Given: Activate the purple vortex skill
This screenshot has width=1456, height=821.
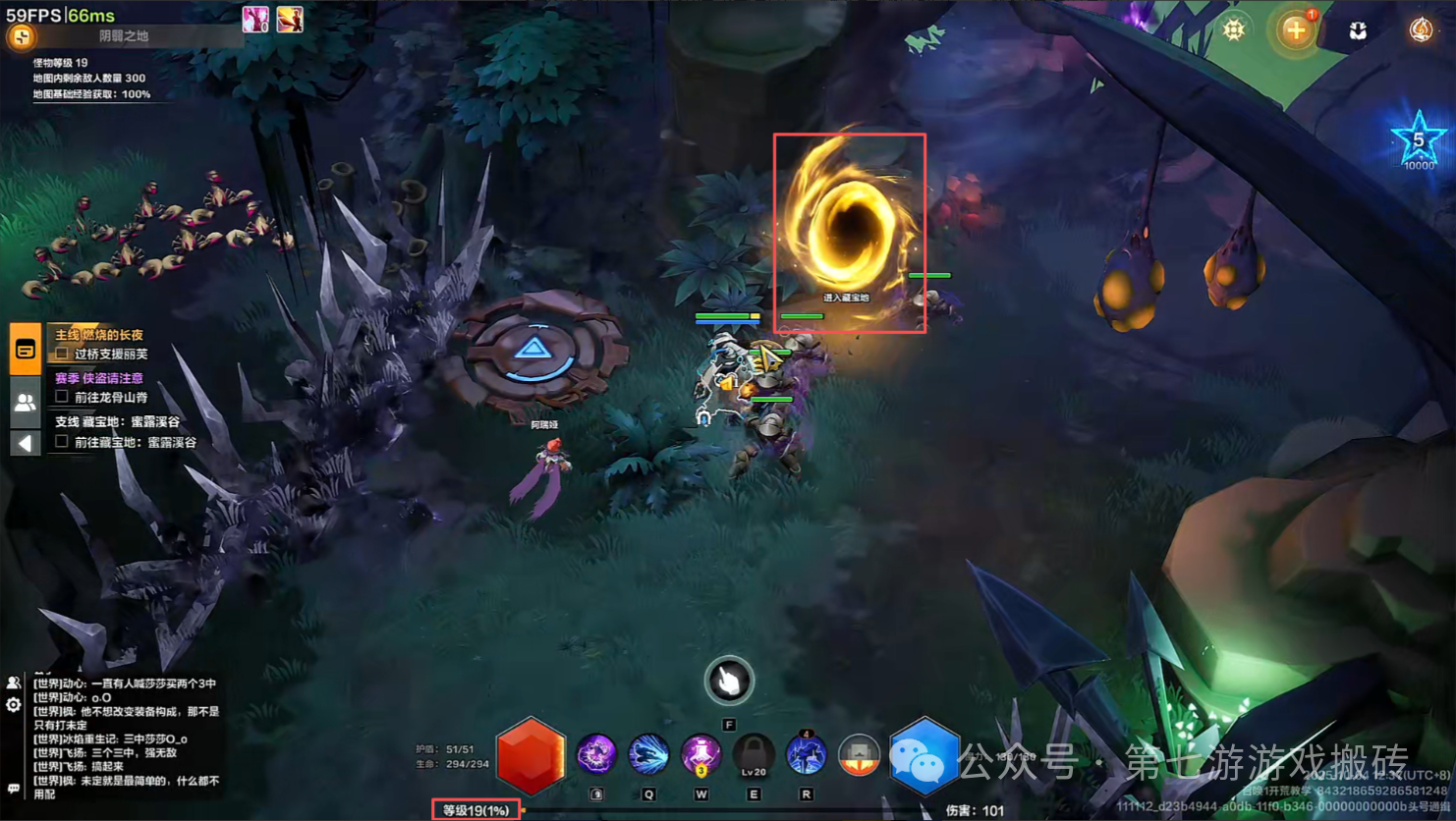Looking at the screenshot, I should click(595, 755).
